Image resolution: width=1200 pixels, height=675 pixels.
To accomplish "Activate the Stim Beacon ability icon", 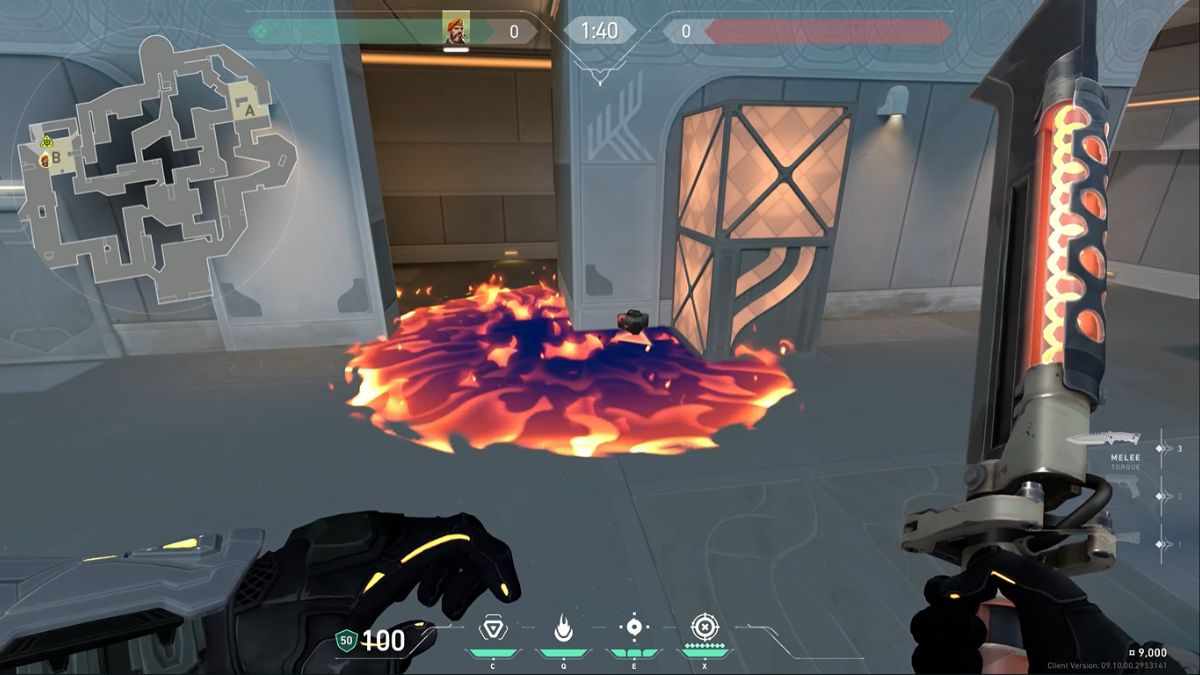I will click(x=491, y=628).
